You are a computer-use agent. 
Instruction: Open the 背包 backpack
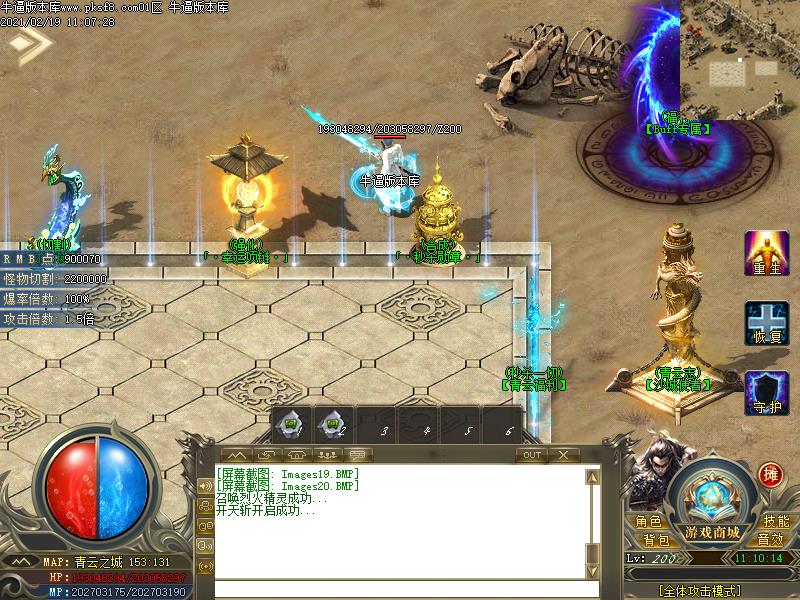point(656,540)
